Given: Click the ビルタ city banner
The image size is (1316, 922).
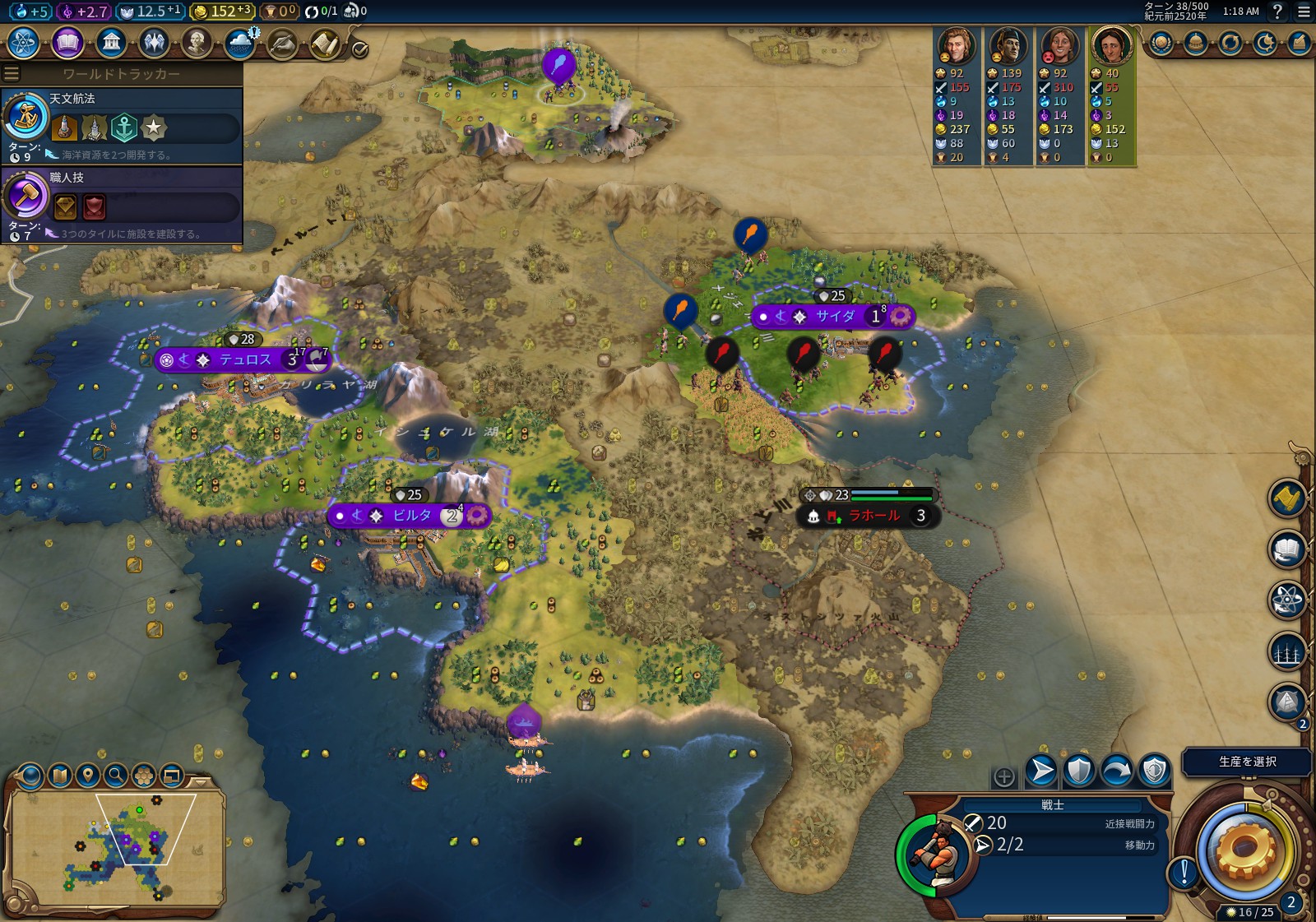Looking at the screenshot, I should pyautogui.click(x=410, y=516).
